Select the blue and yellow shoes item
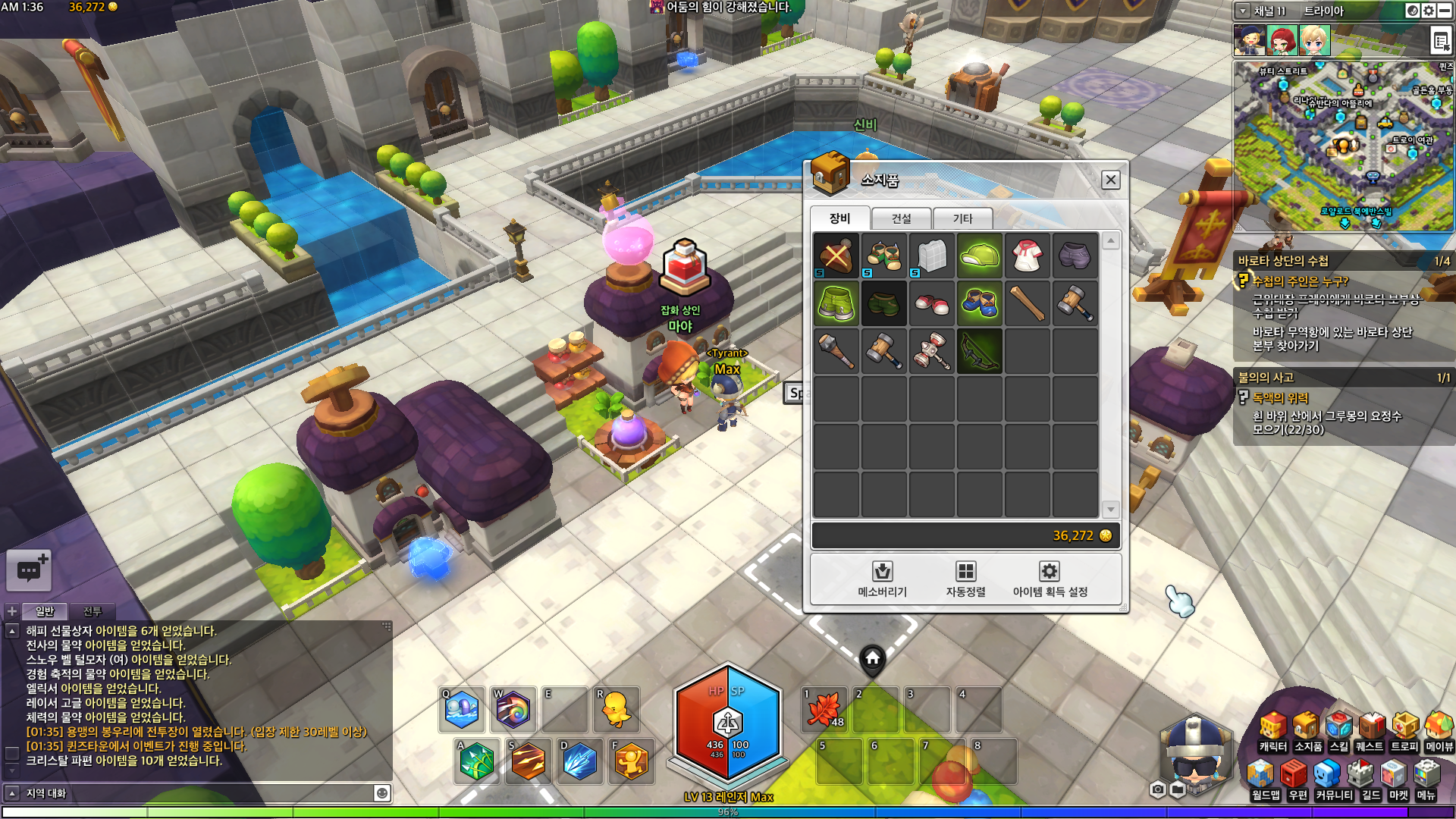 tap(979, 303)
